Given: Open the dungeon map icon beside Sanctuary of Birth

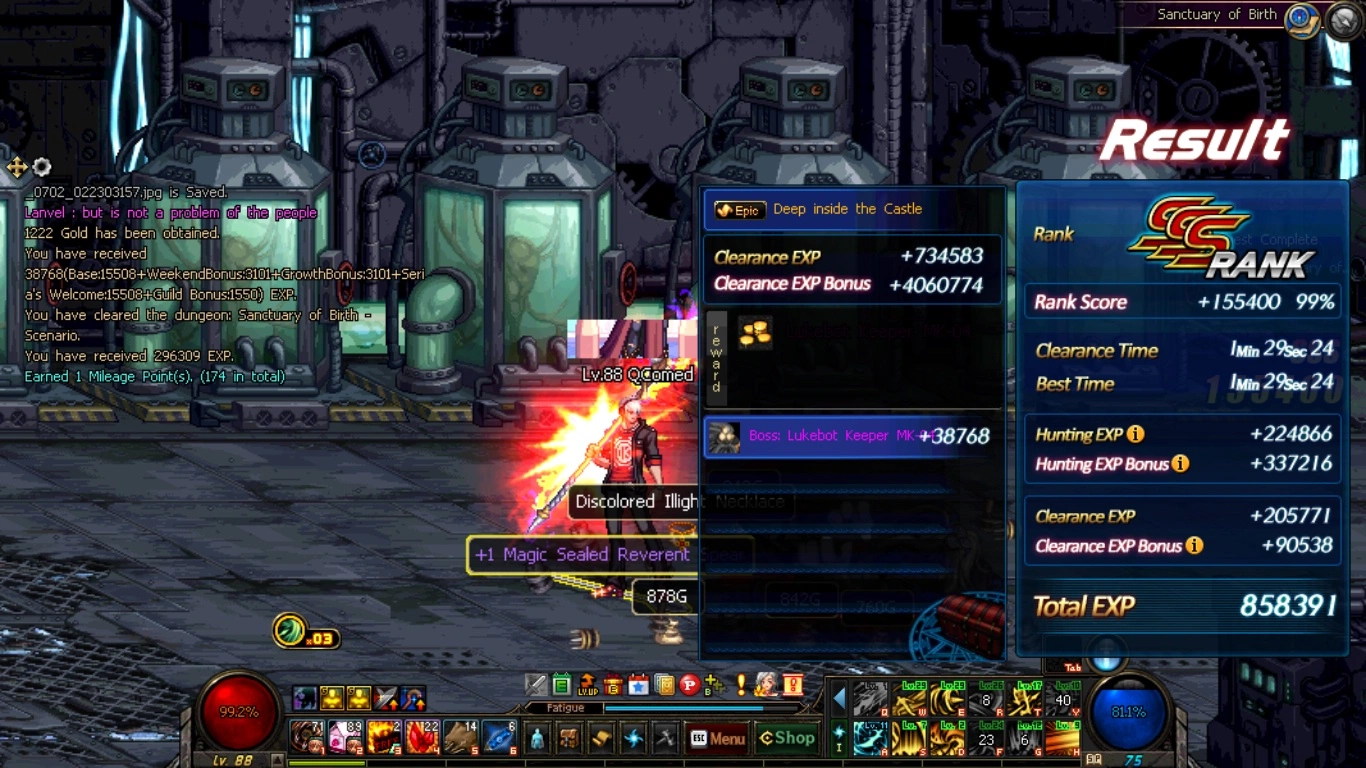Looking at the screenshot, I should pyautogui.click(x=1300, y=18).
